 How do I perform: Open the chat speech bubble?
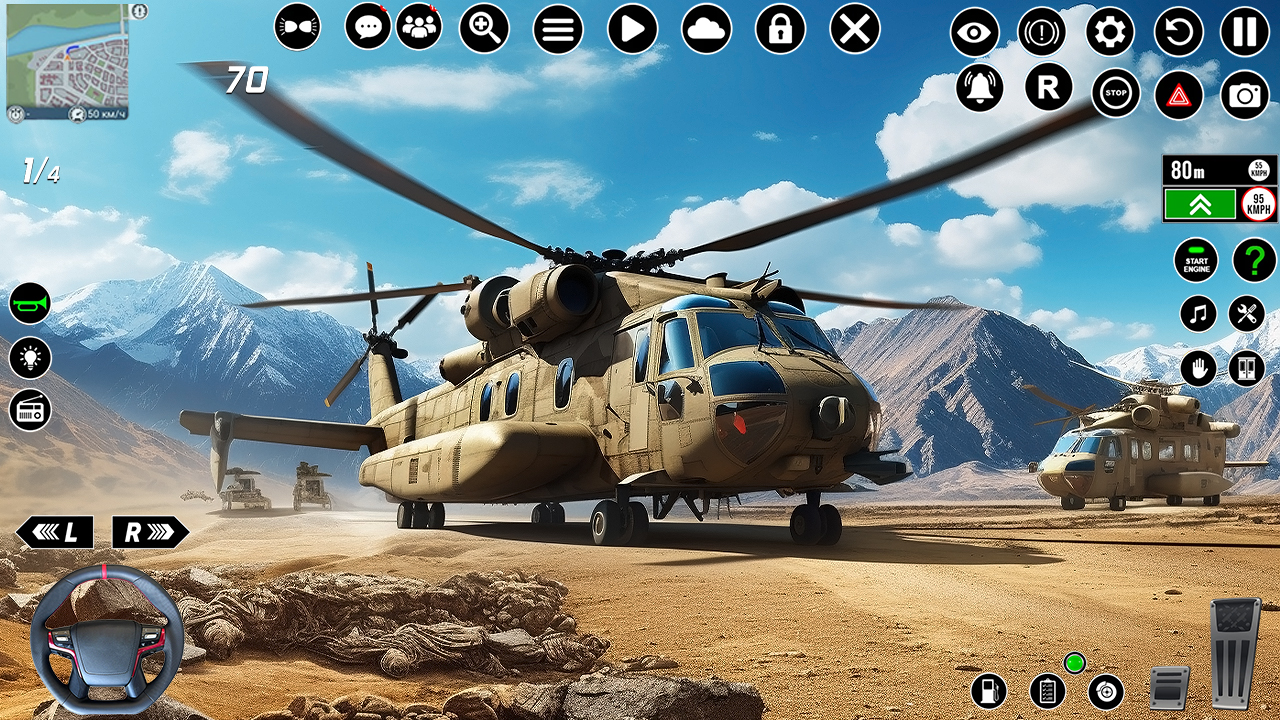click(368, 27)
